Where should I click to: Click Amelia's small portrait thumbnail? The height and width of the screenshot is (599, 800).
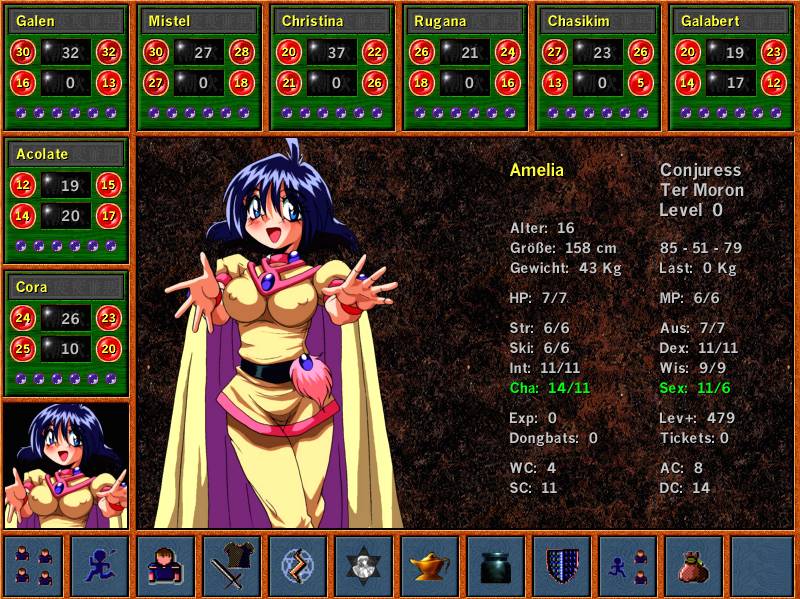click(66, 465)
